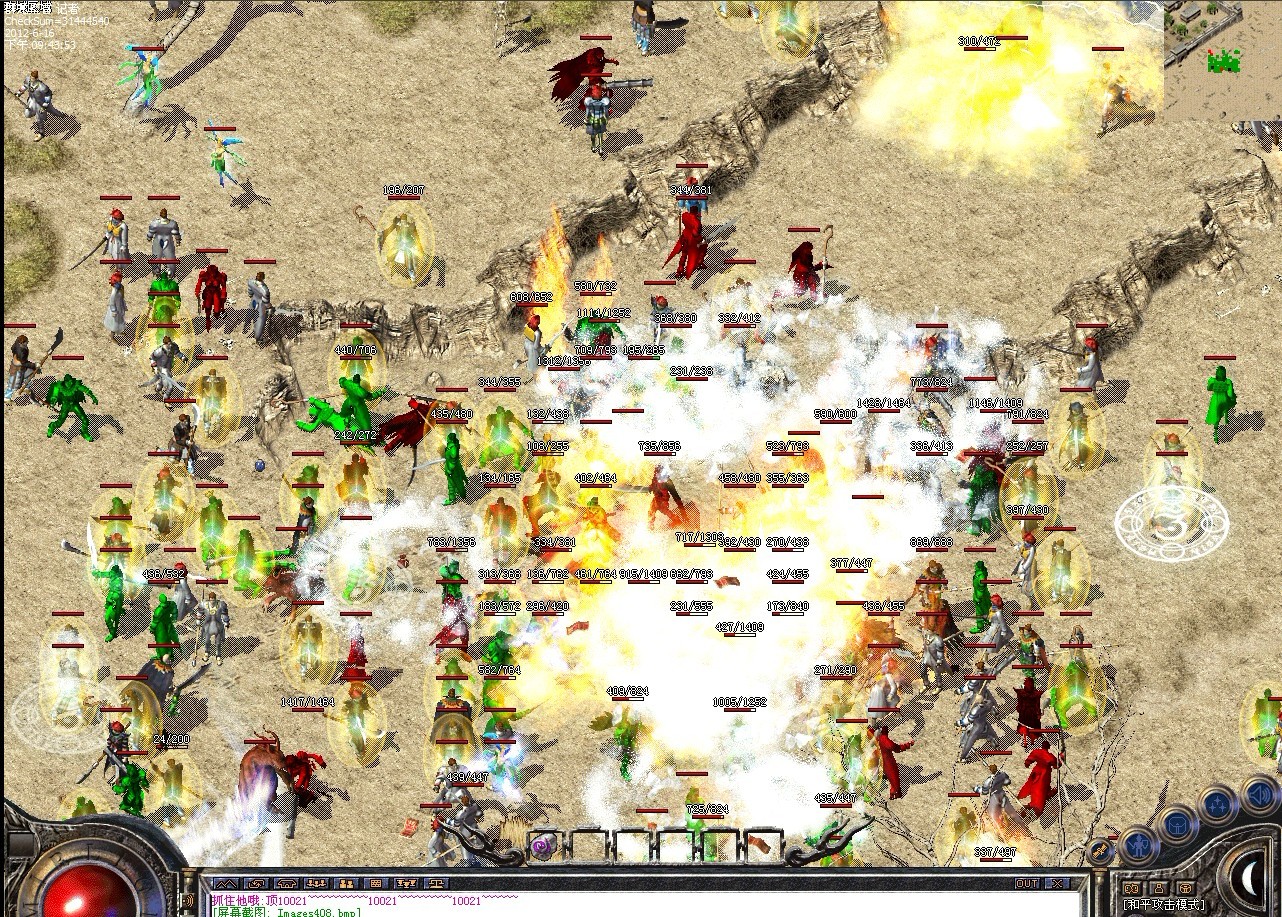Click the grid icon in the chat toolbar
Screen dimensions: 1282x917
[x=377, y=881]
